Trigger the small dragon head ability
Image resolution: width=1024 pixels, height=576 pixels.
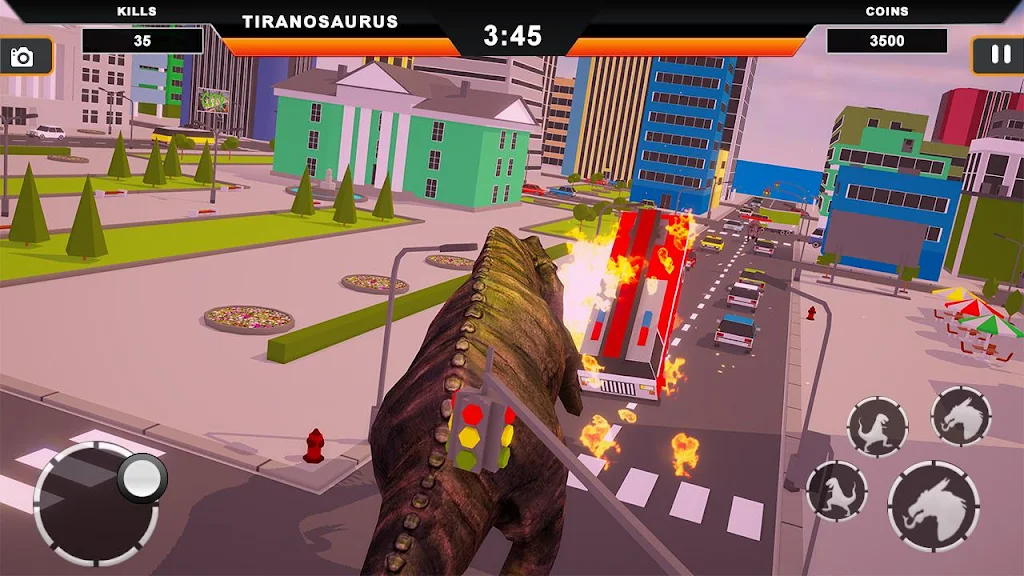pyautogui.click(x=961, y=416)
